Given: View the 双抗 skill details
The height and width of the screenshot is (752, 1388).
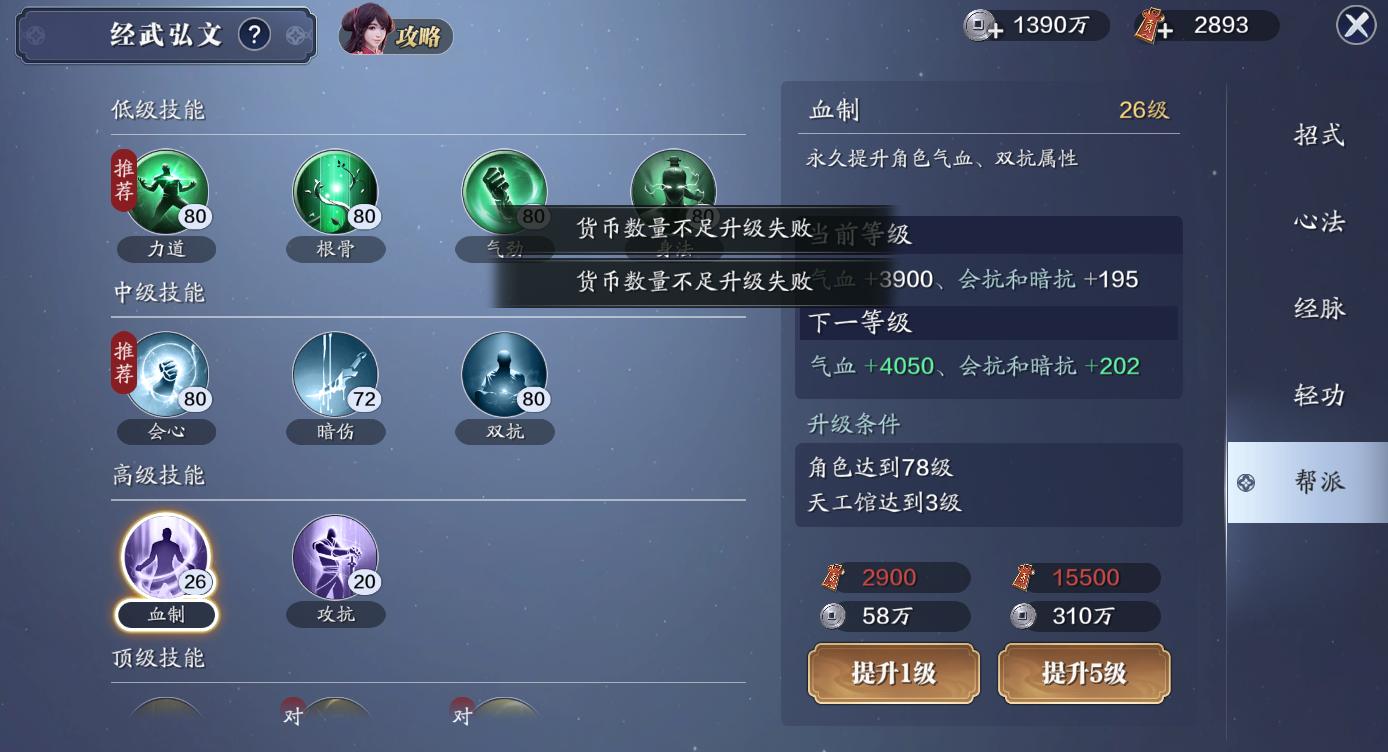Looking at the screenshot, I should tap(504, 375).
